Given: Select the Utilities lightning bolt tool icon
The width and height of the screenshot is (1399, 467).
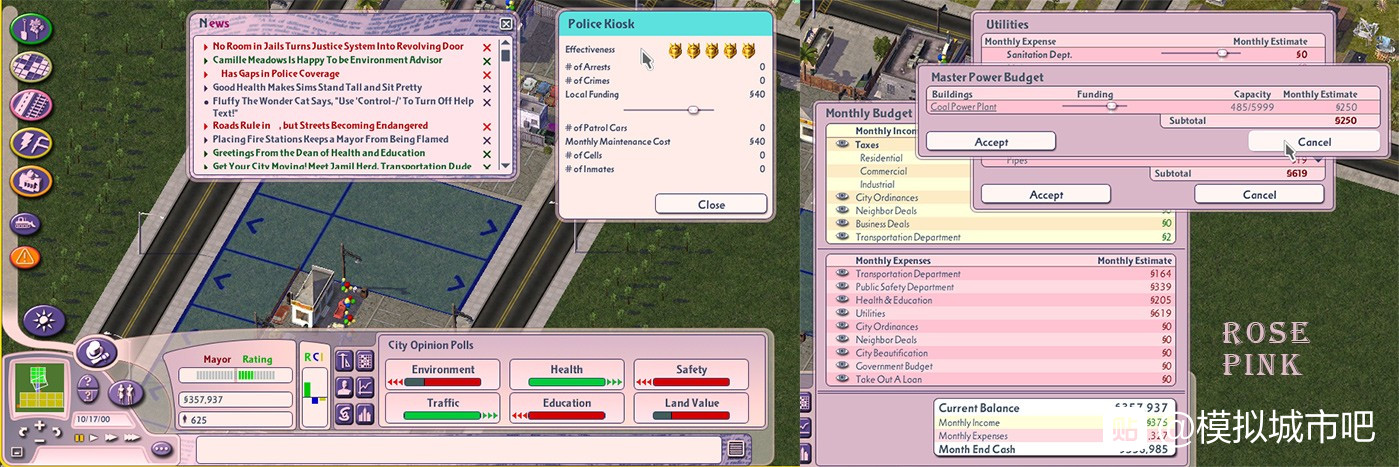Looking at the screenshot, I should (x=31, y=143).
